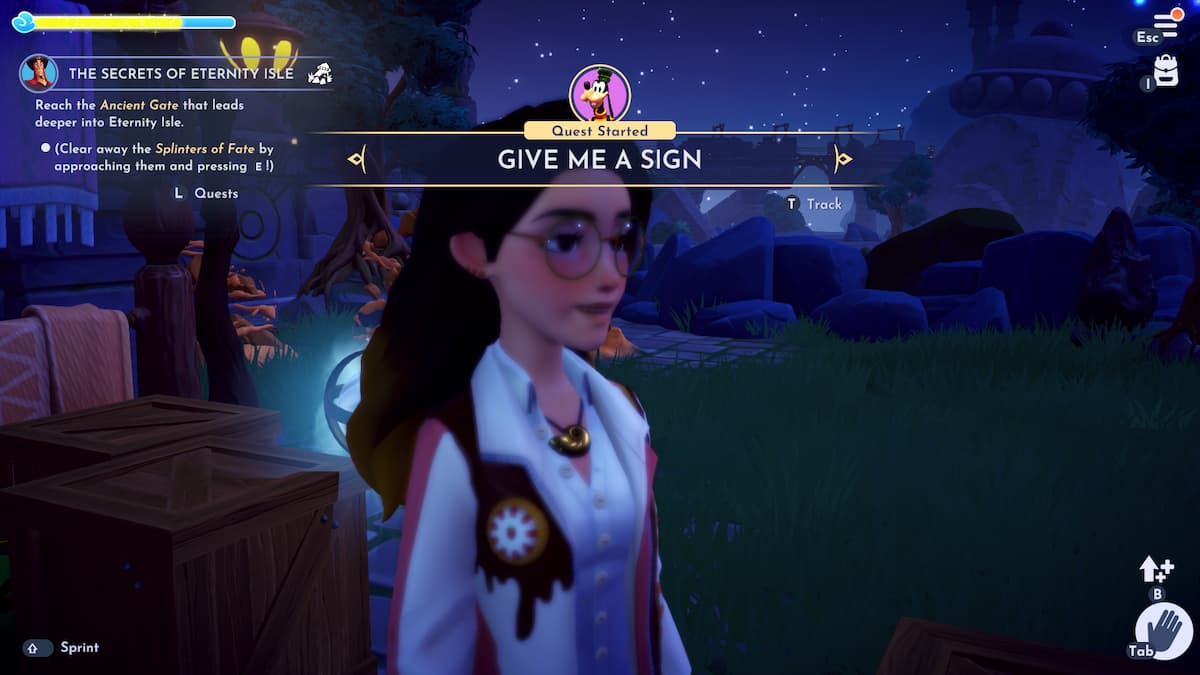Image resolution: width=1200 pixels, height=675 pixels.
Task: Select The Secrets of Eternity Isle quest tracker
Action: 181,74
